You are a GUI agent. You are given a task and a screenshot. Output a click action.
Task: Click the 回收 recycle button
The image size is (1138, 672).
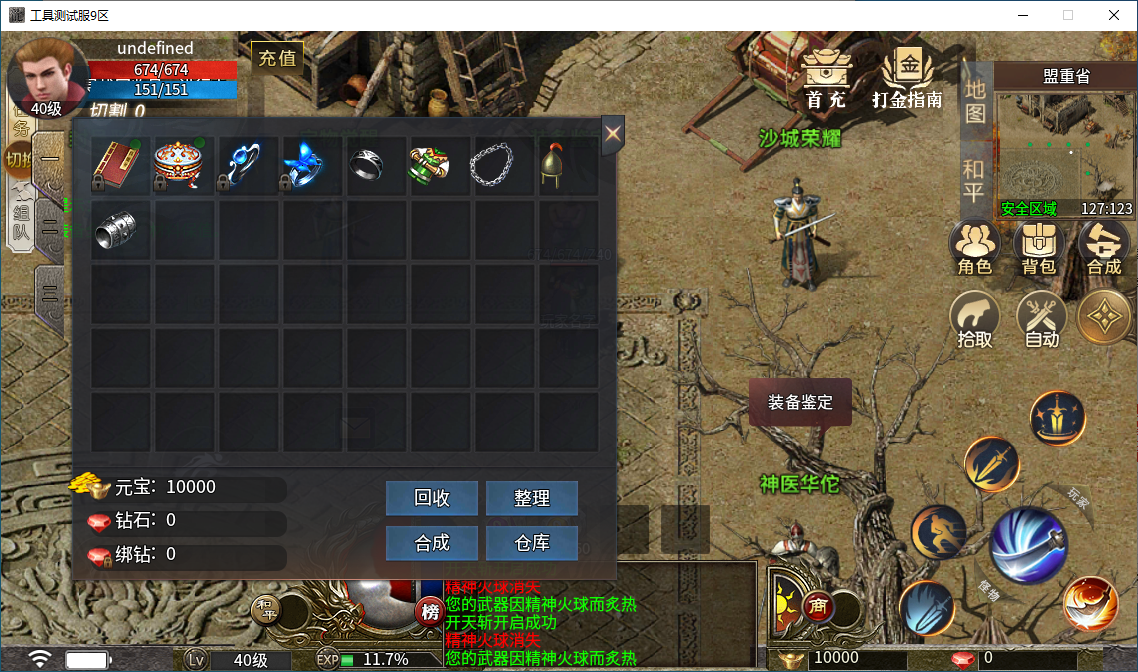click(432, 498)
